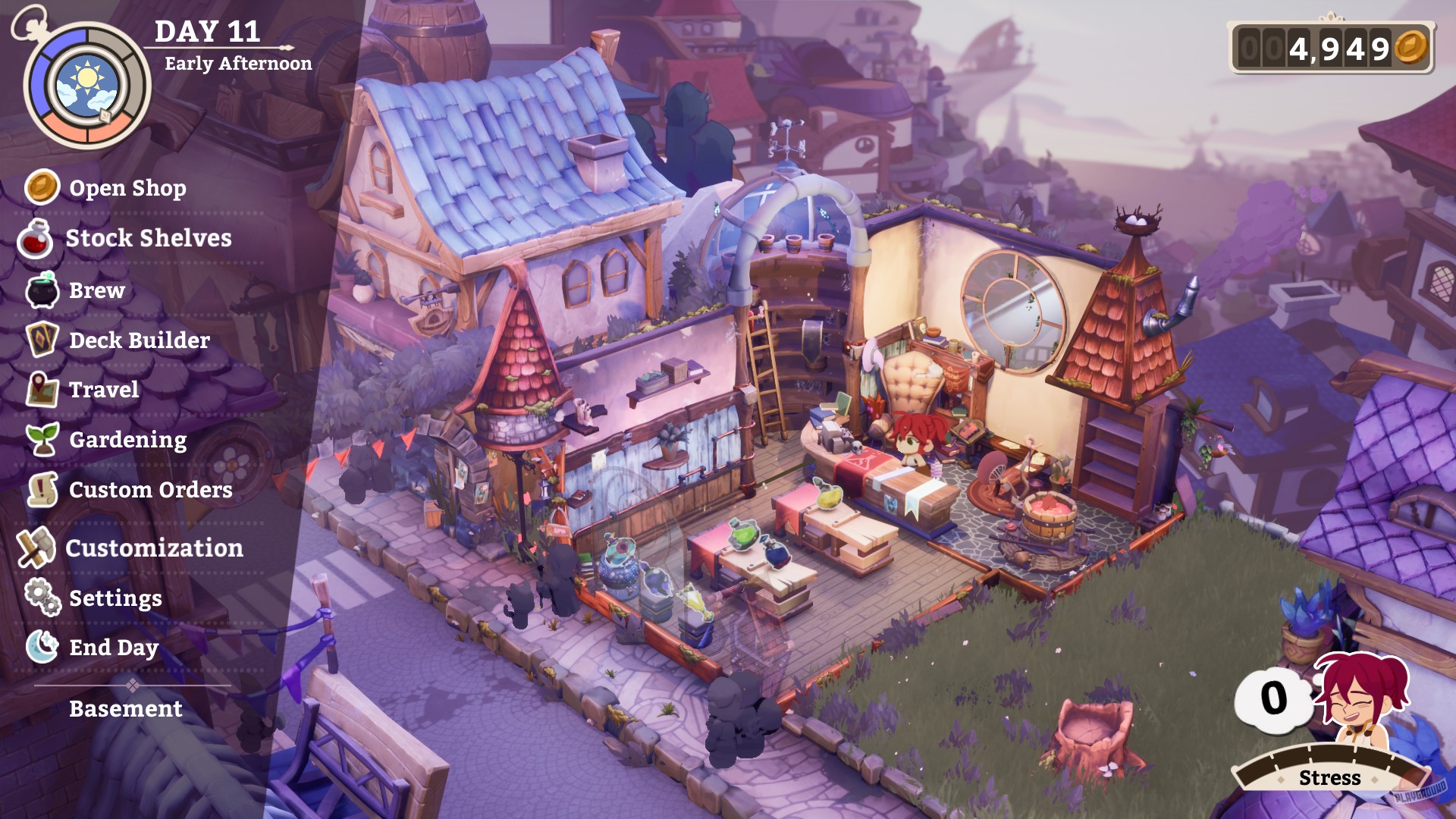Select the Deck Builder card icon
Viewport: 1456px width, 819px height.
[x=42, y=340]
